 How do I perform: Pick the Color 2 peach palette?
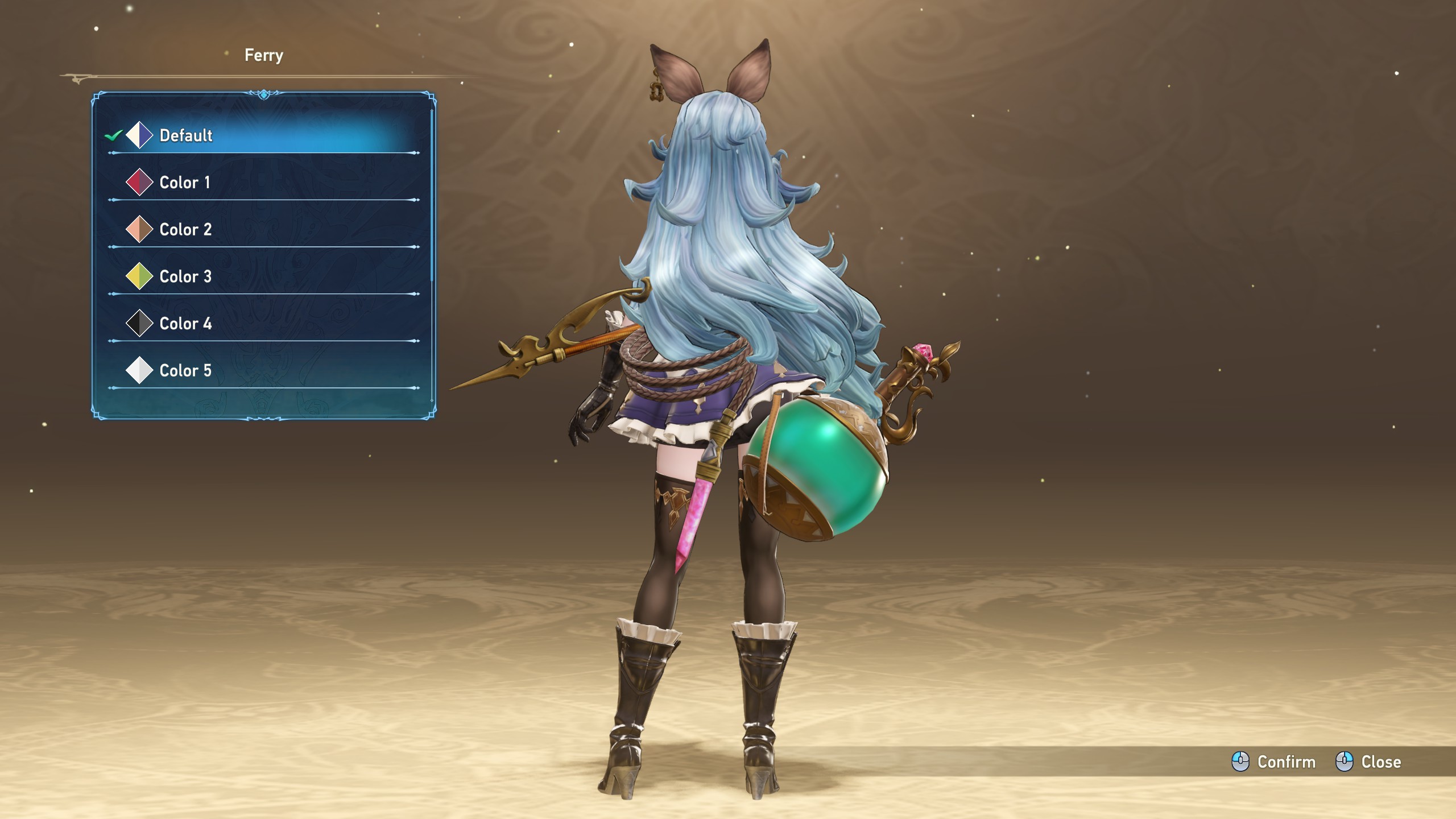pyautogui.click(x=185, y=230)
